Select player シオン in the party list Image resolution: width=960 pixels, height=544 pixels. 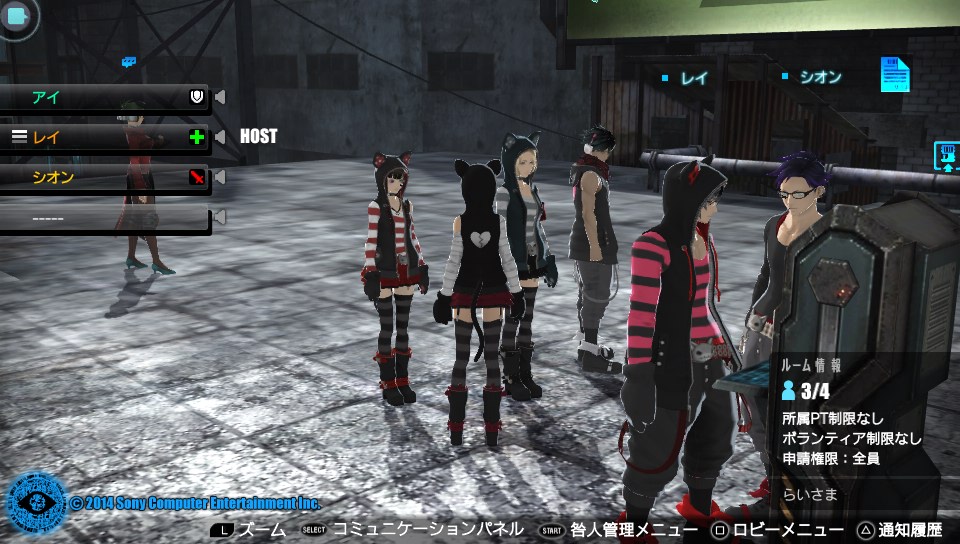[x=100, y=177]
